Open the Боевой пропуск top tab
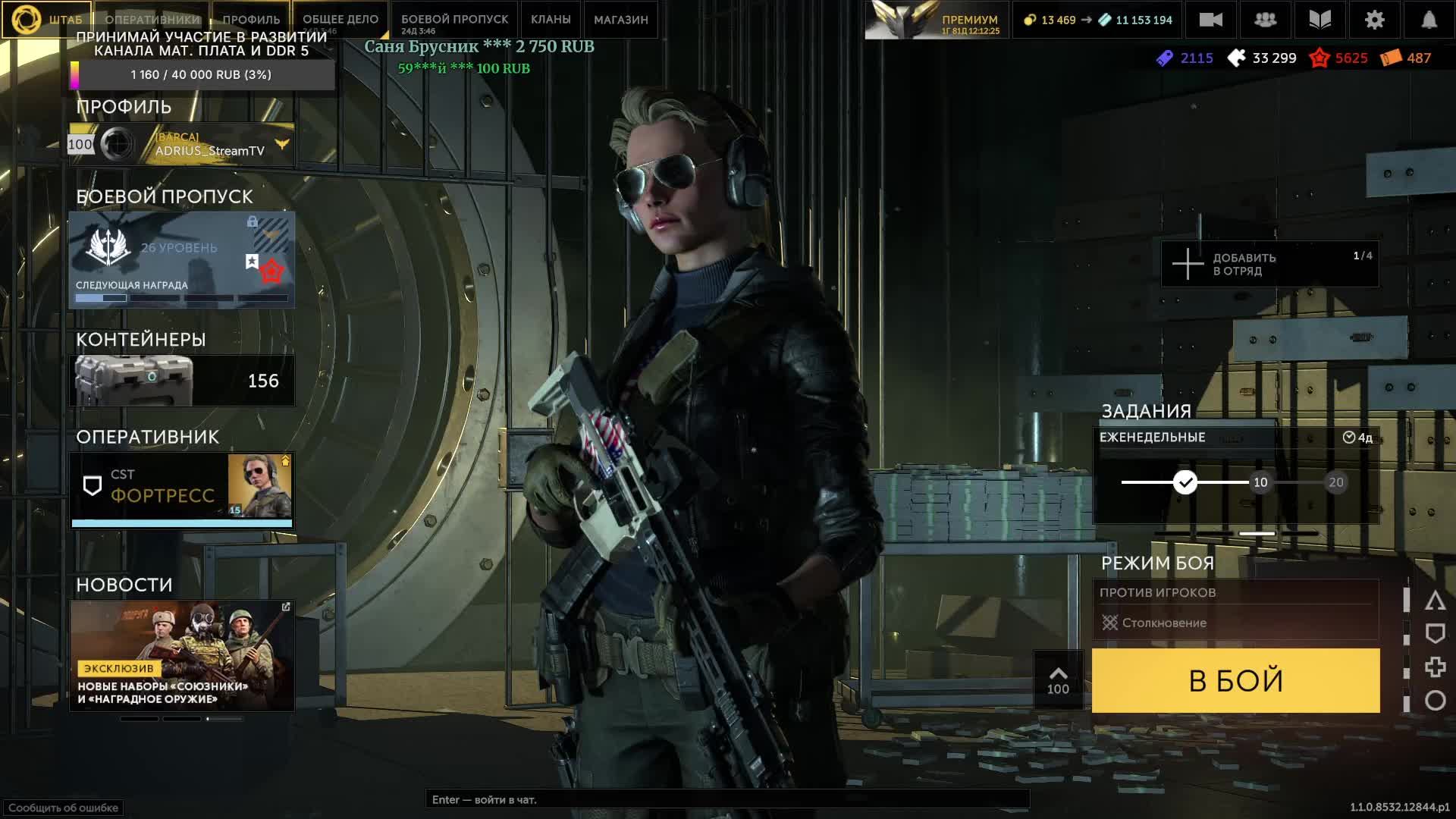Viewport: 1456px width, 819px height. pos(454,20)
